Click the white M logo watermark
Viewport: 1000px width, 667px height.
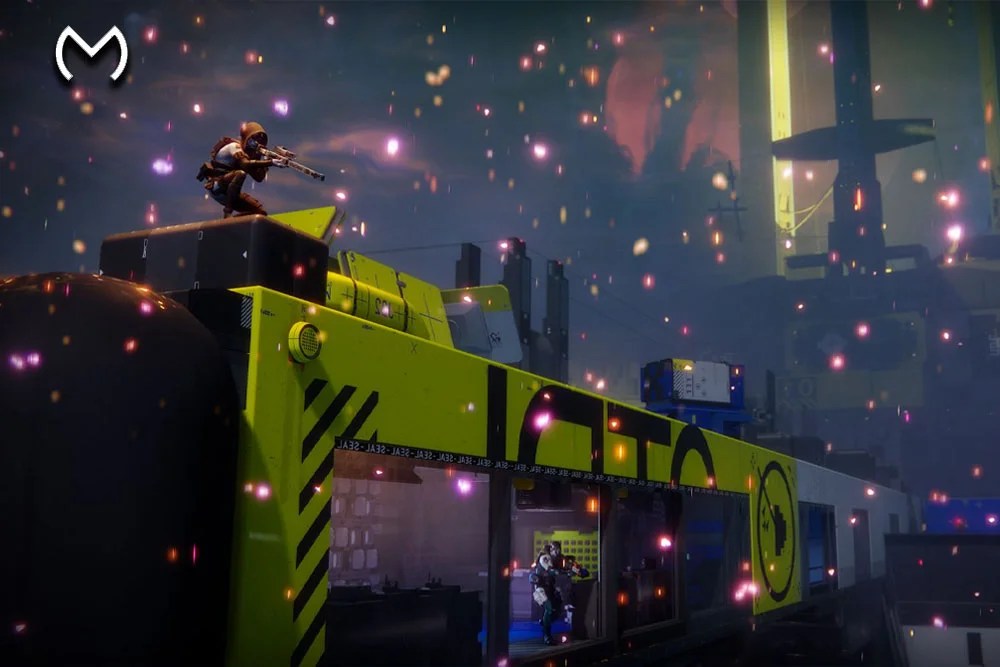[91, 53]
